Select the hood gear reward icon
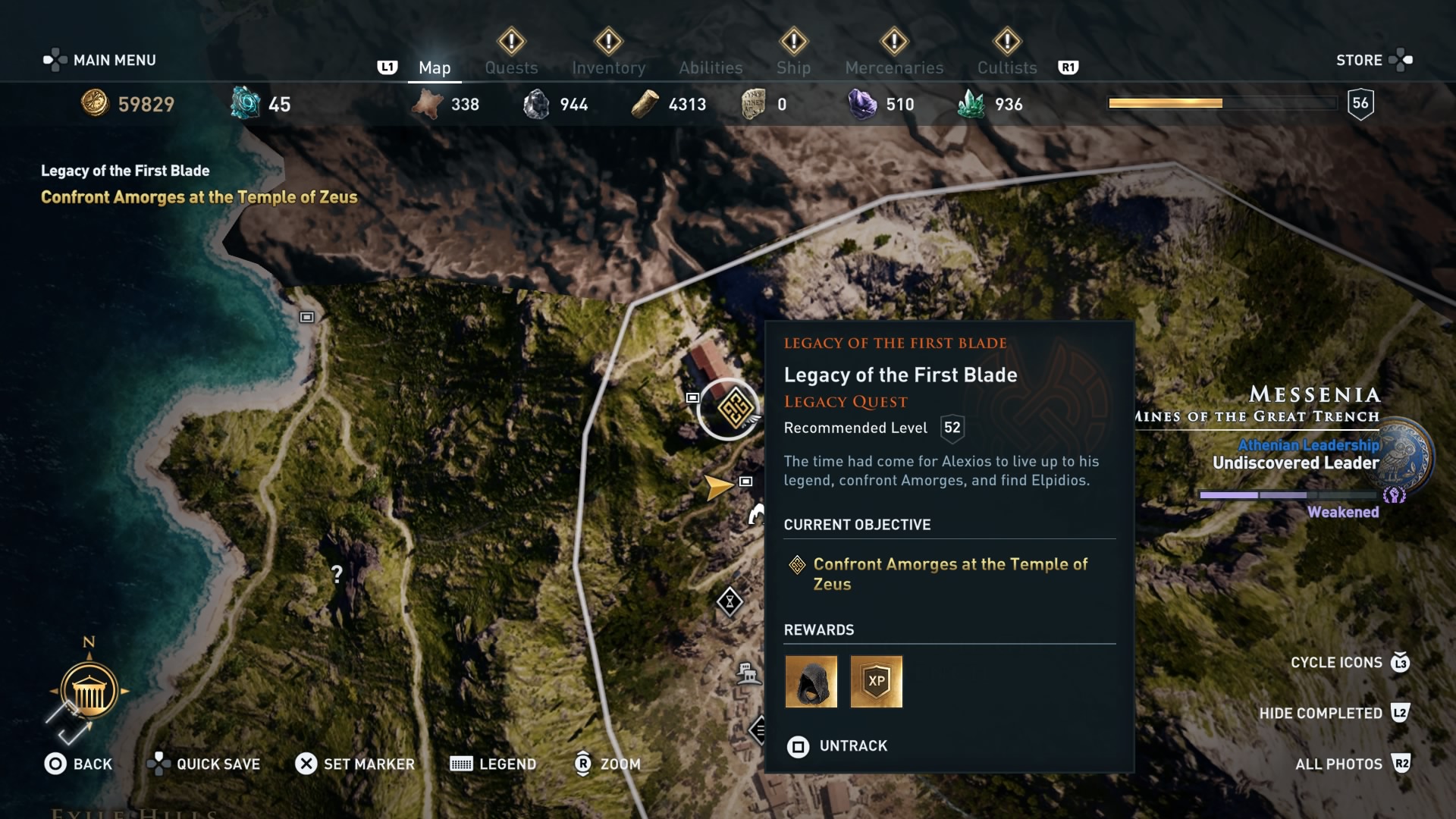Image resolution: width=1456 pixels, height=819 pixels. [811, 681]
